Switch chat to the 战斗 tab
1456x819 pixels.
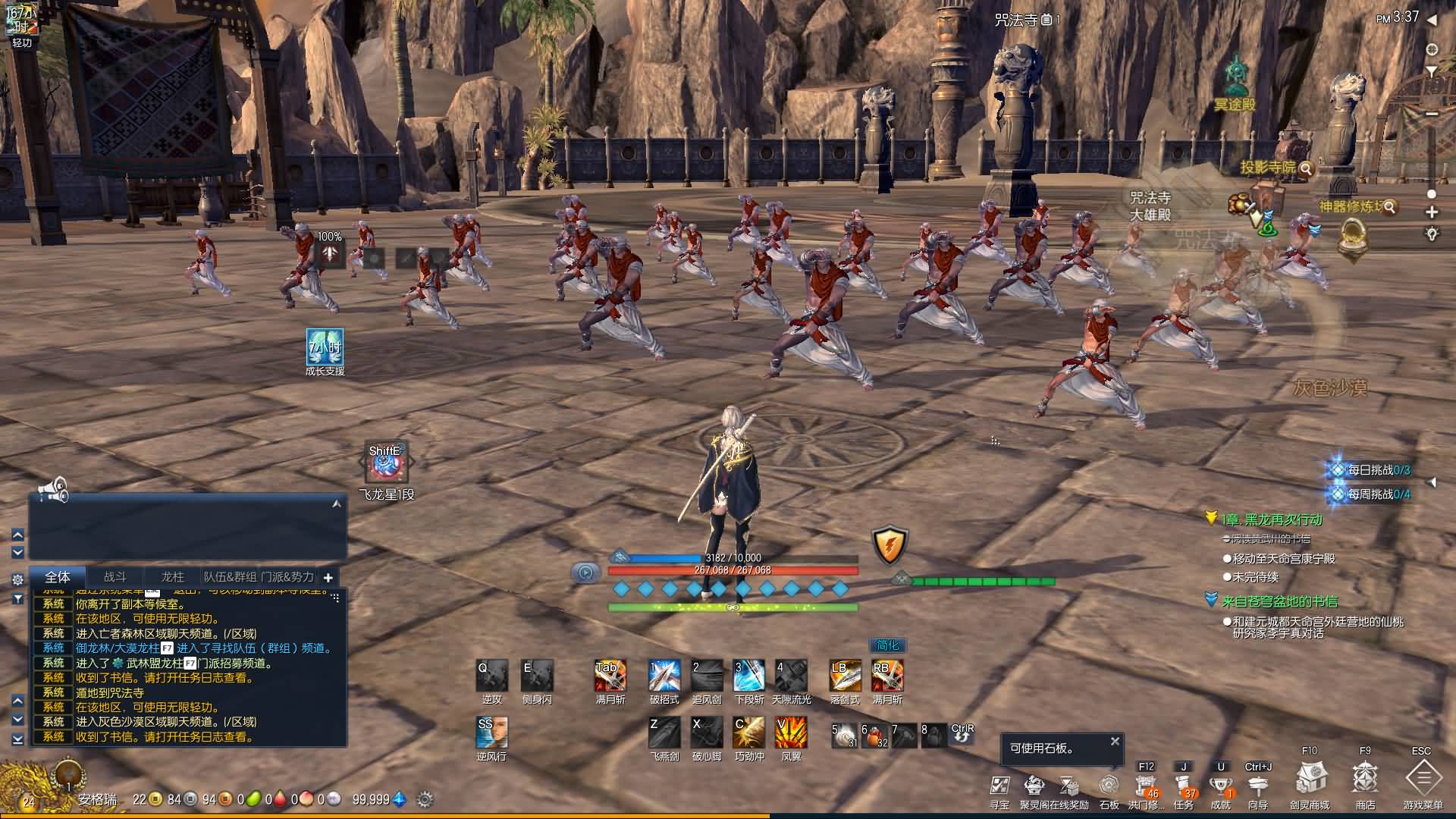click(115, 577)
